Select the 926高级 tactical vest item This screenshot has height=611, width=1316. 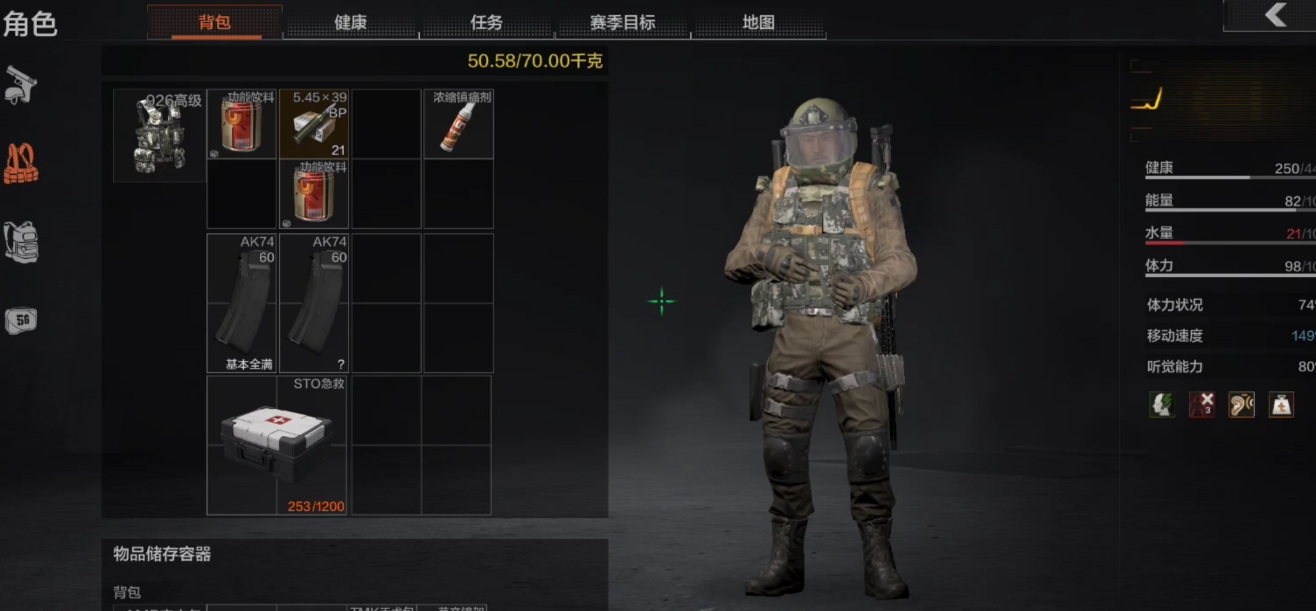click(159, 136)
